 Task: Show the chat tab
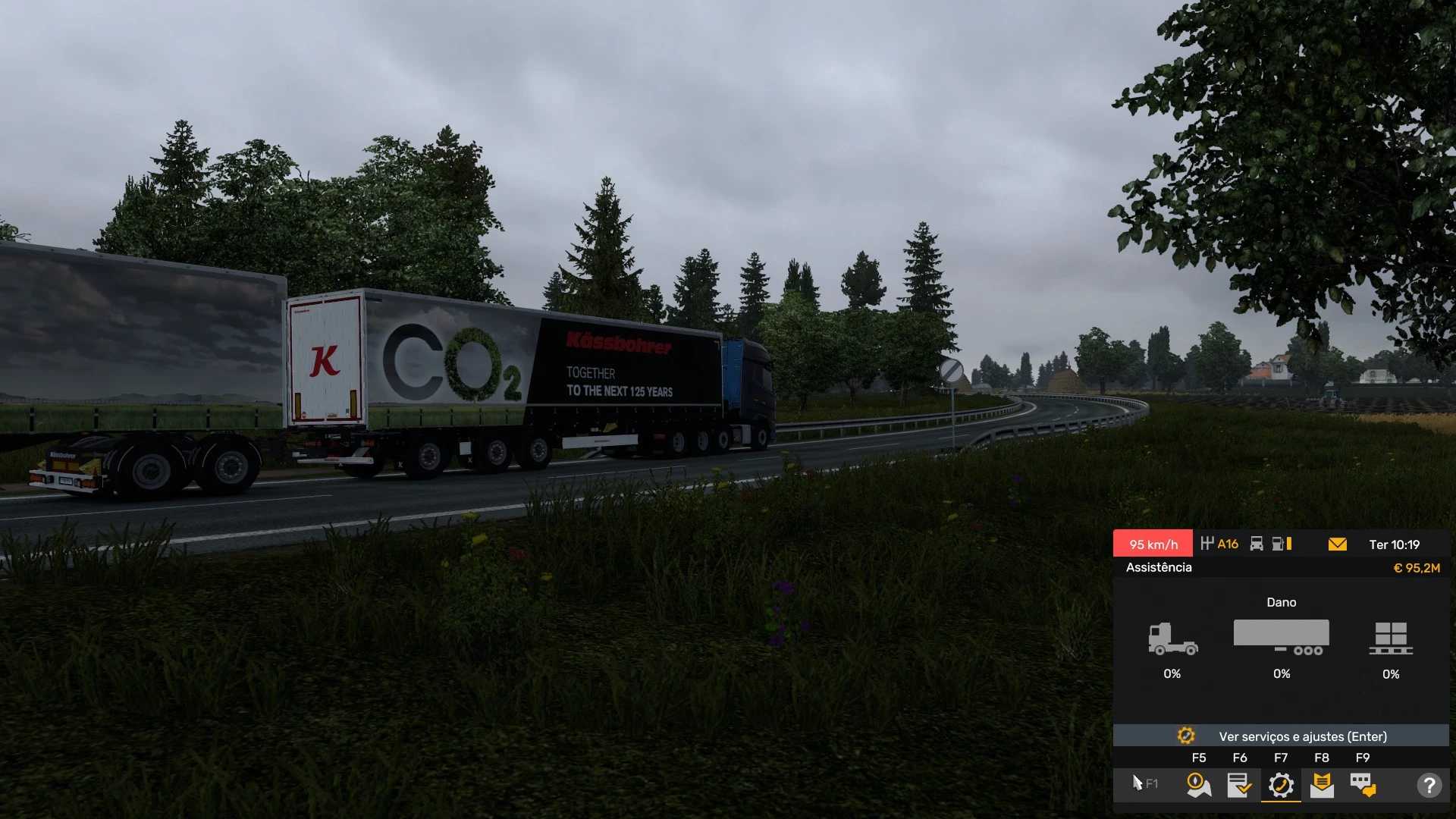1363,785
